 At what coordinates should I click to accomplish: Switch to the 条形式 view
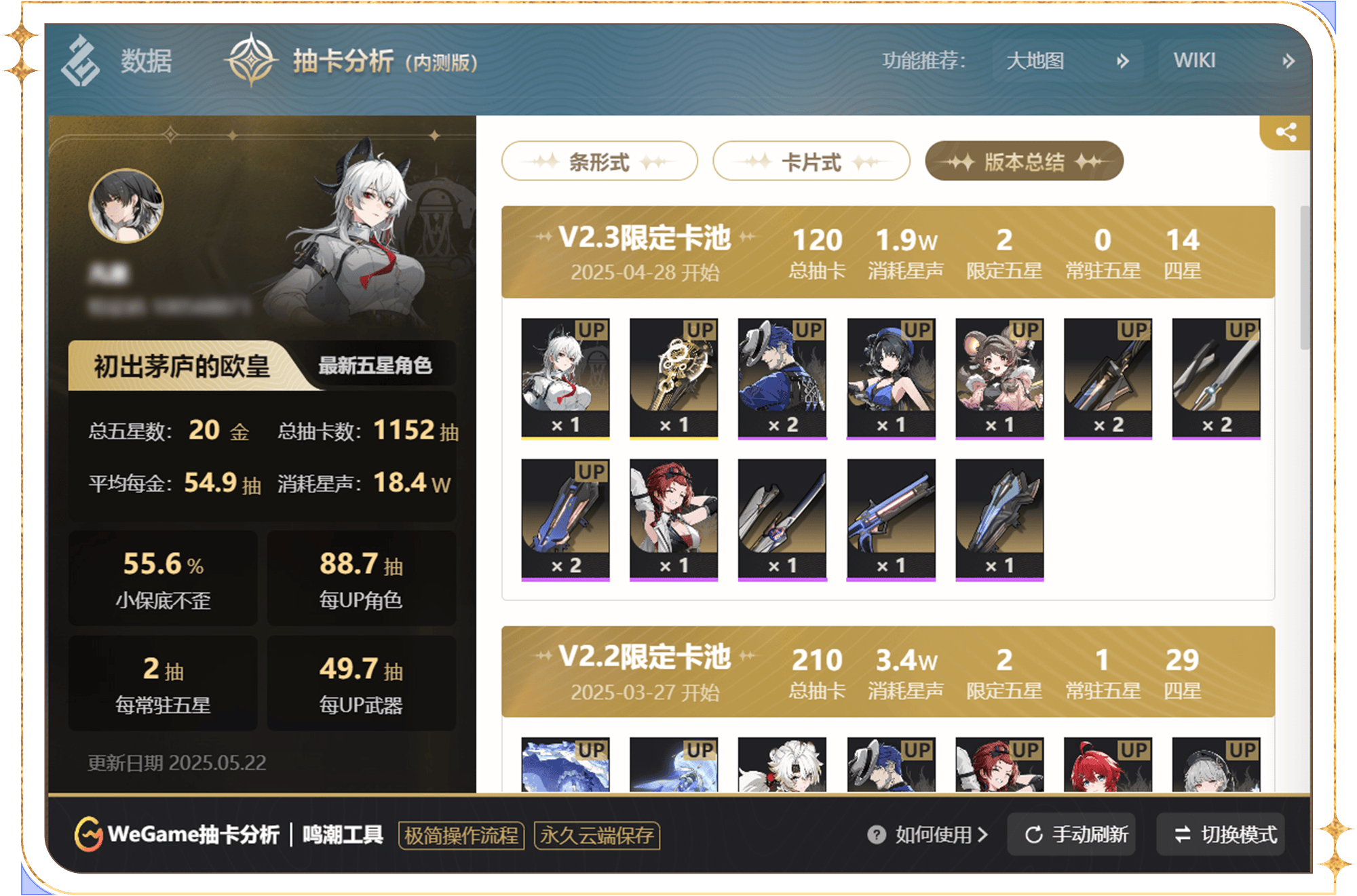[599, 161]
